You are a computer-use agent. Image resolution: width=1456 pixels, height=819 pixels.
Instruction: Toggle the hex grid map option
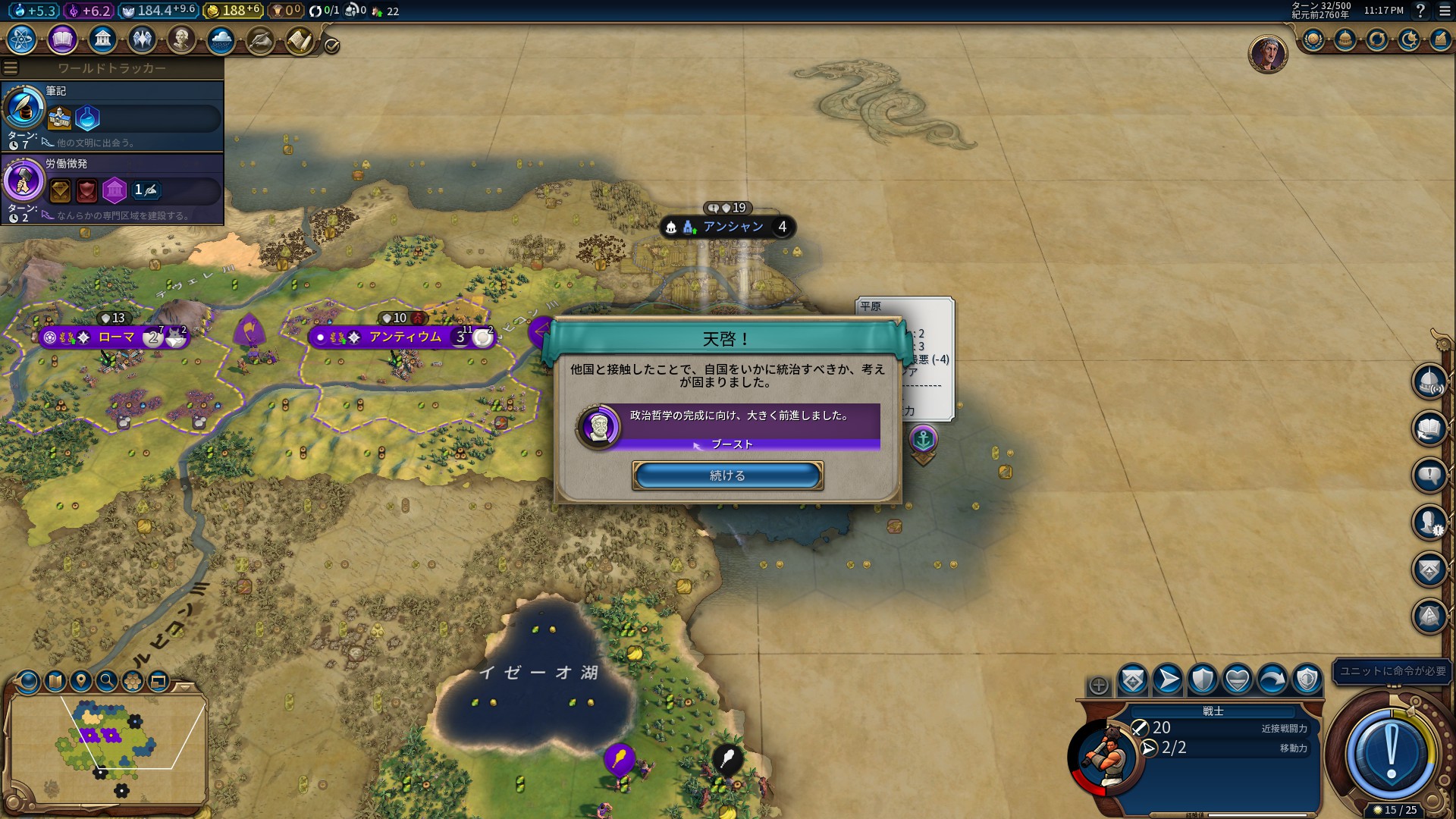click(133, 681)
